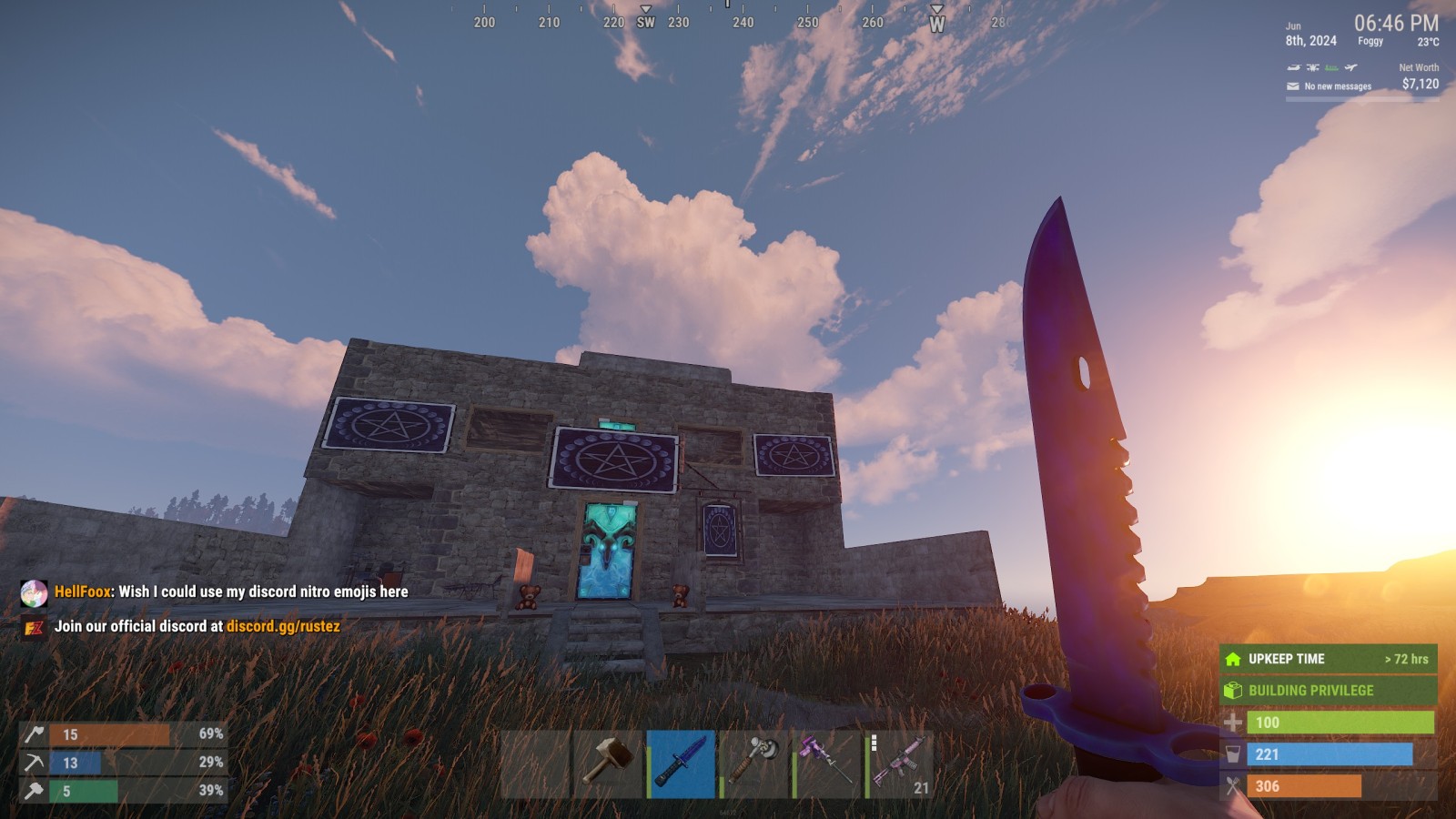Select the pink assault rifle slot
1456x819 pixels.
(900, 763)
